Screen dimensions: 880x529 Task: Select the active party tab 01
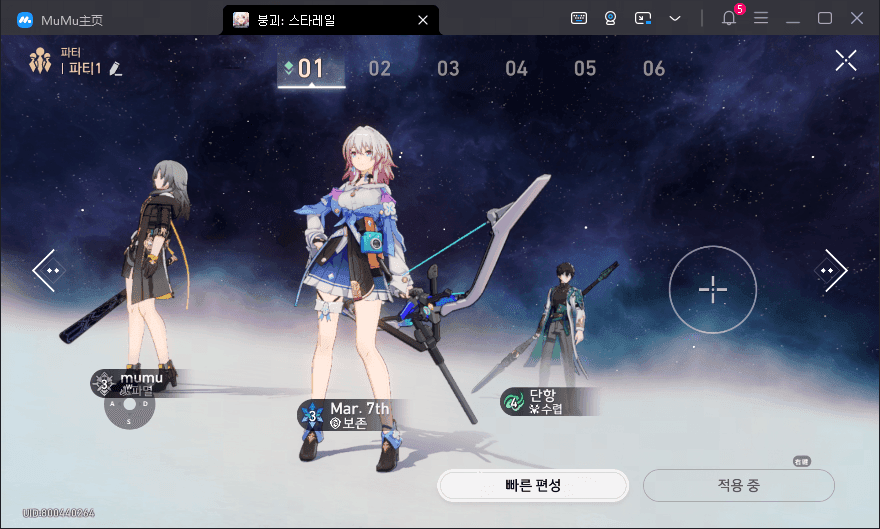click(x=311, y=69)
